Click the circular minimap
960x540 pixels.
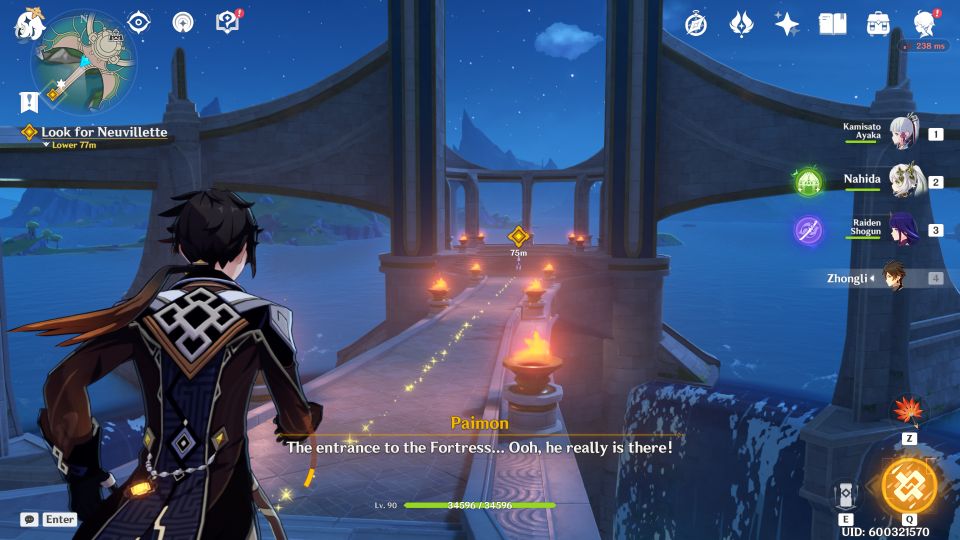83,62
